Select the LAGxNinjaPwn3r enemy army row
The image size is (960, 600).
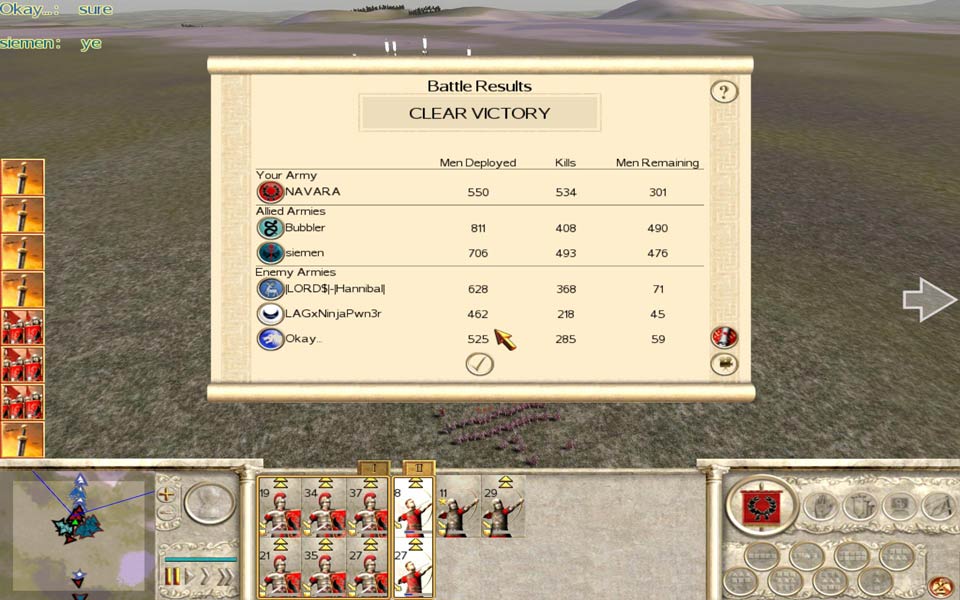[x=479, y=314]
